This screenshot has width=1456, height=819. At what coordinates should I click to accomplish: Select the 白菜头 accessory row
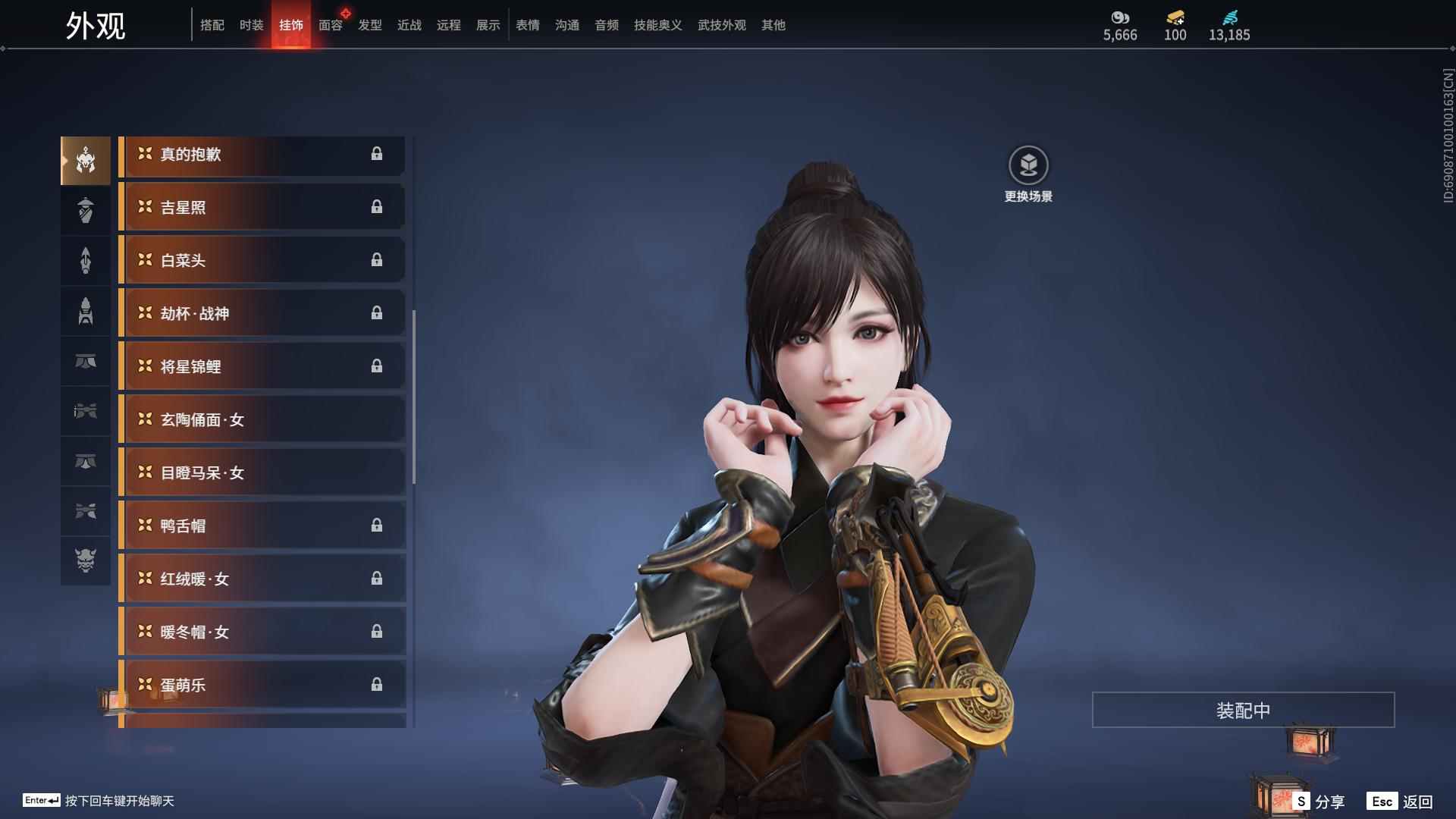point(262,261)
